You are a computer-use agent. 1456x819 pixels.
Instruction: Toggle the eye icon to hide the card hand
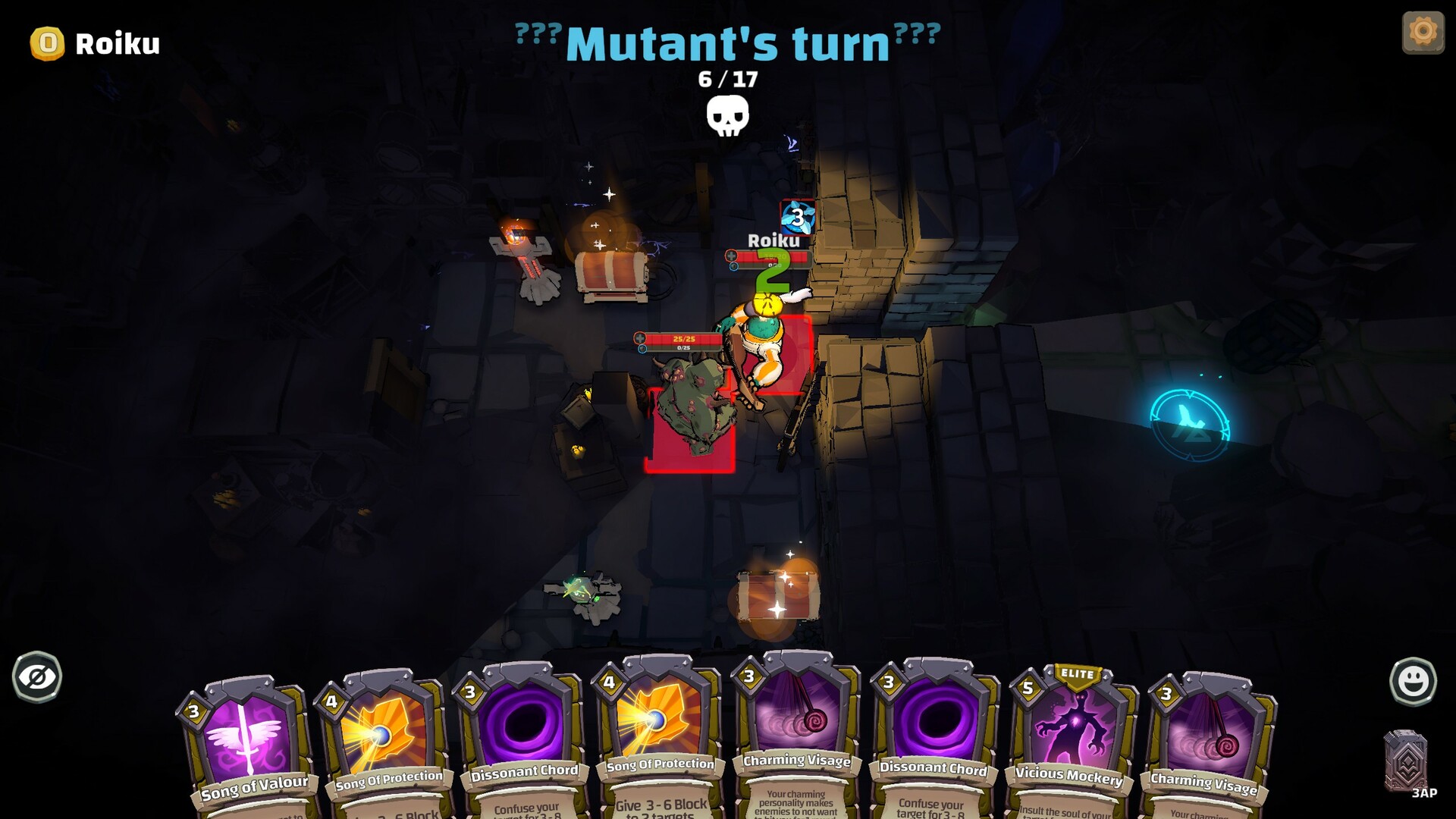coord(36,677)
